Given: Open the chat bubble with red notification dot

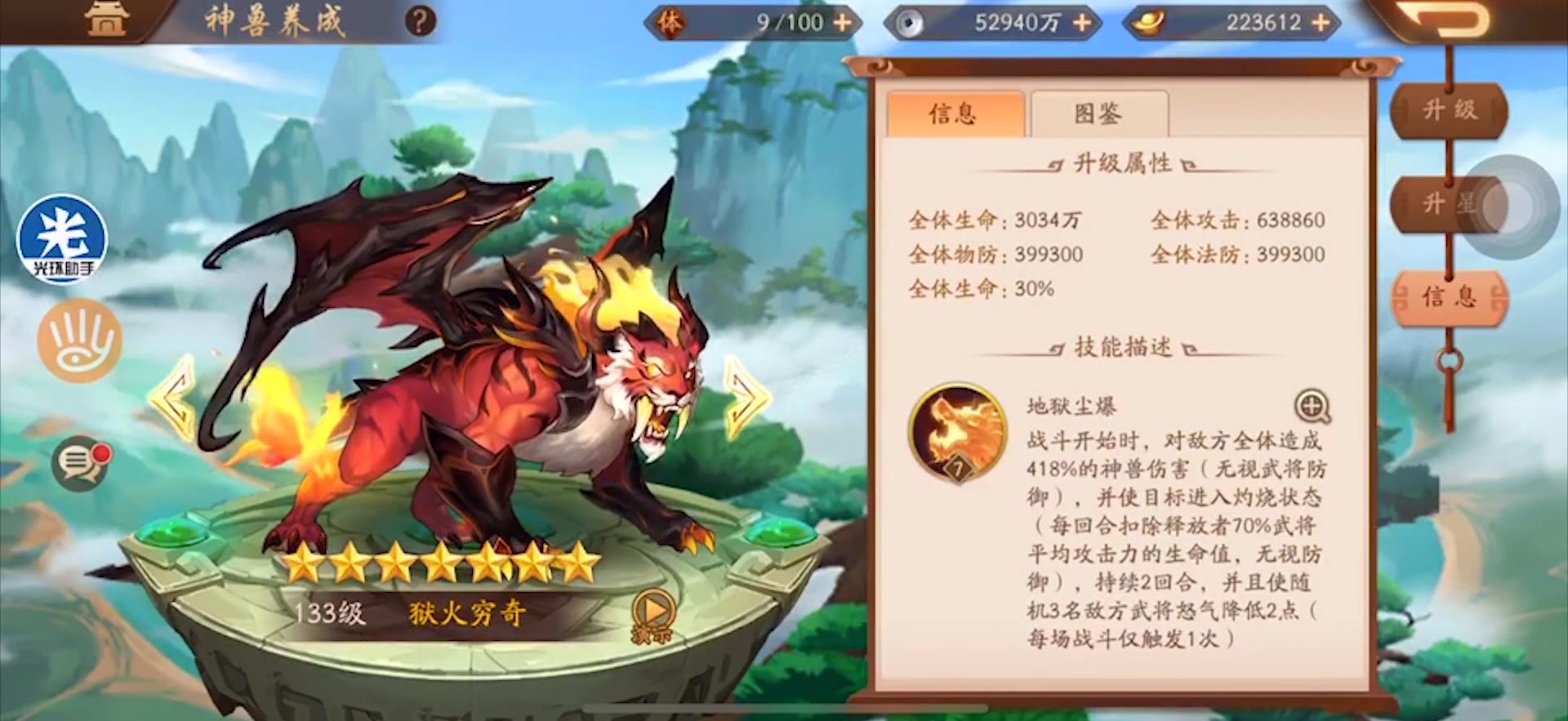Looking at the screenshot, I should (x=82, y=461).
